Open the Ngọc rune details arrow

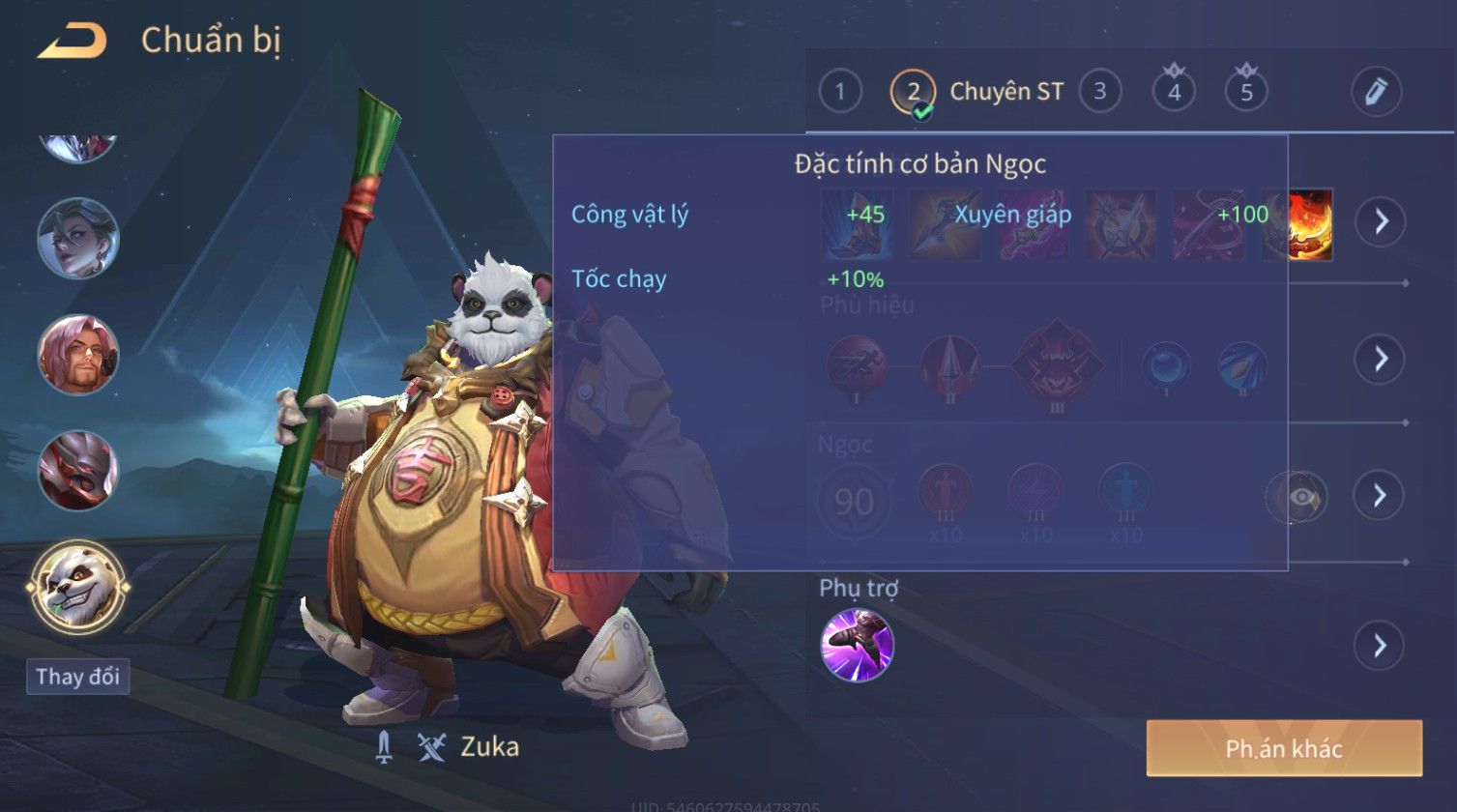coord(1380,495)
